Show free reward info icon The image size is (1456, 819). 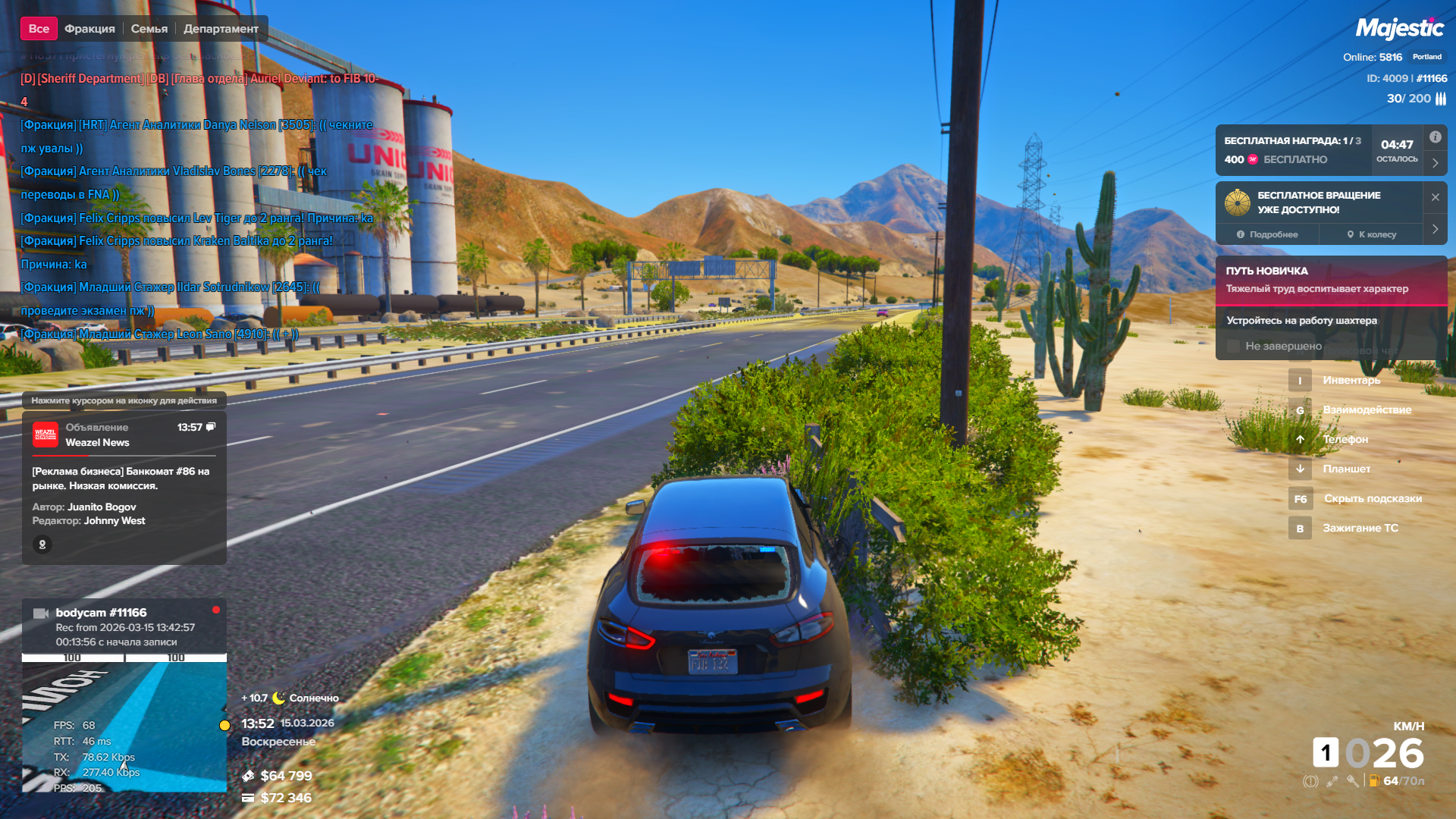pos(1435,137)
